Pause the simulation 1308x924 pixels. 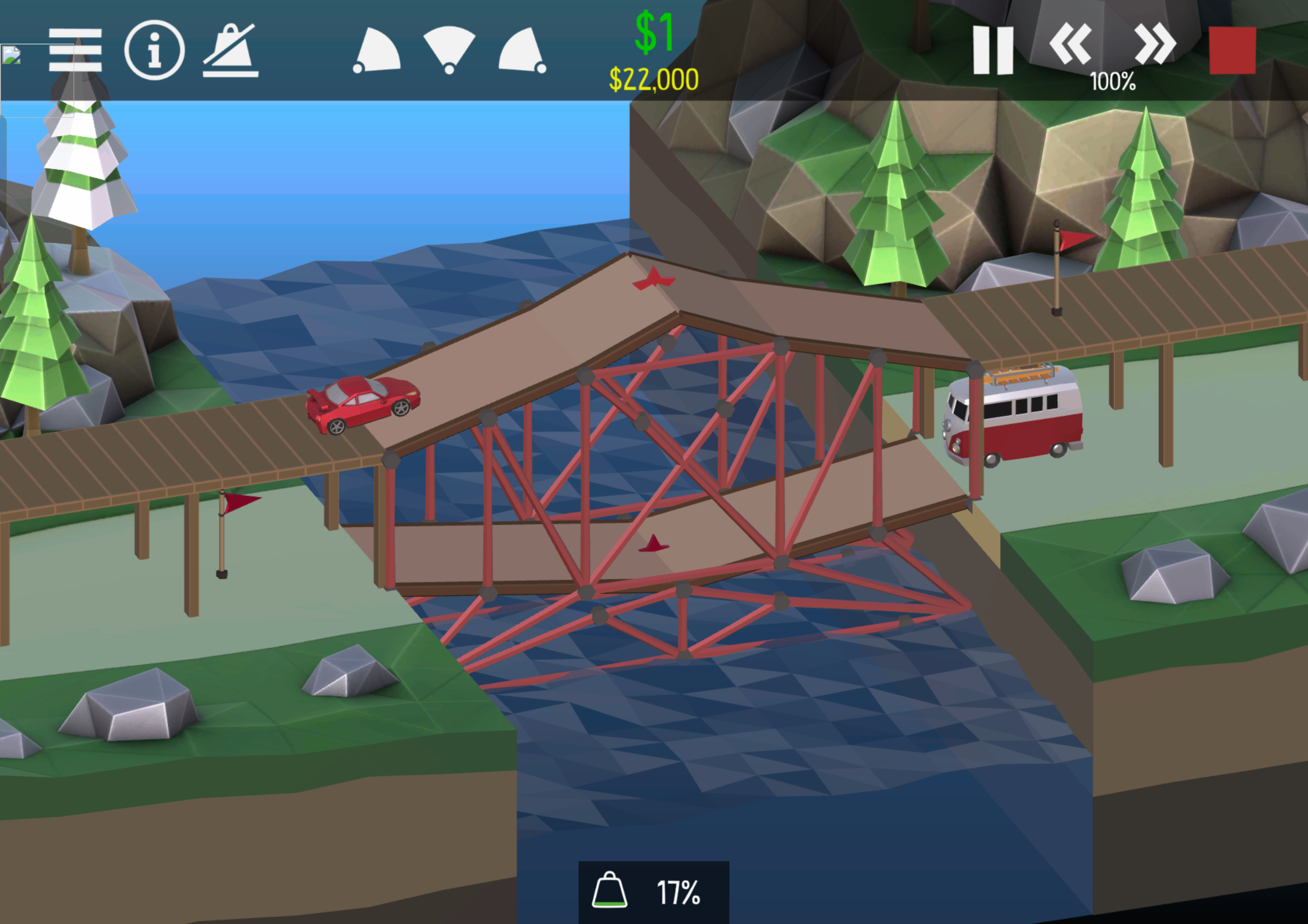993,50
